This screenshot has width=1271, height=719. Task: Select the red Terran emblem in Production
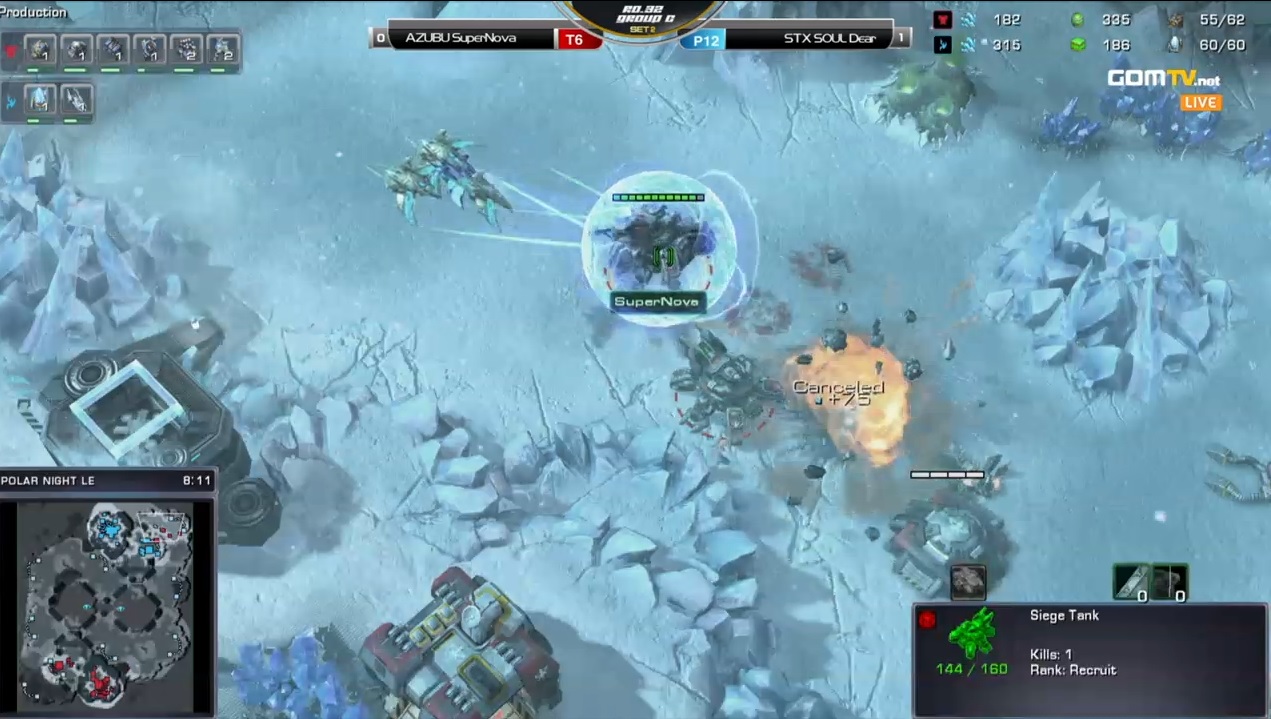11,50
